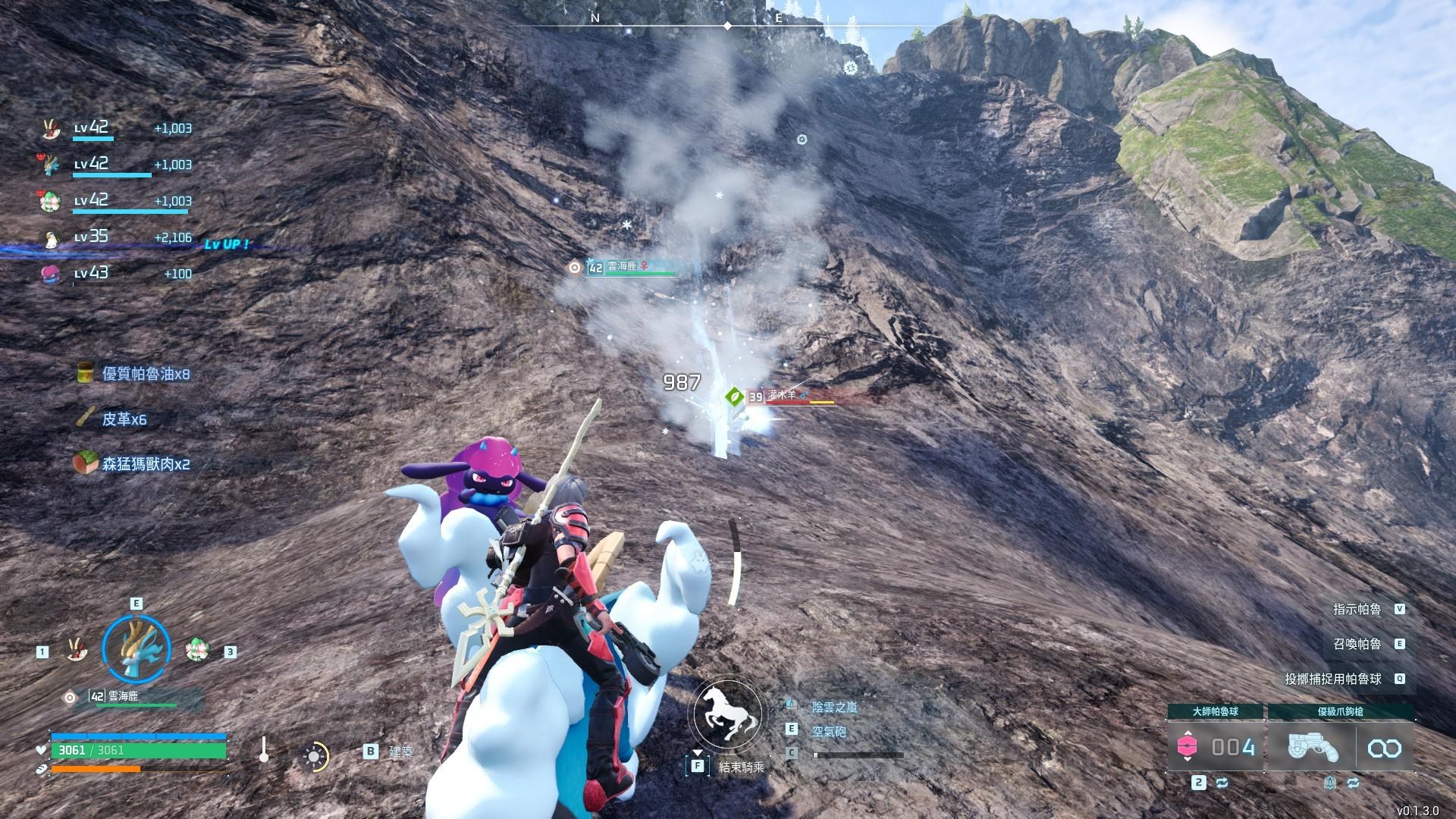Screen dimensions: 1456x819
Task: Click the 優質帕魯油x8 loot notification
Action: [135, 374]
